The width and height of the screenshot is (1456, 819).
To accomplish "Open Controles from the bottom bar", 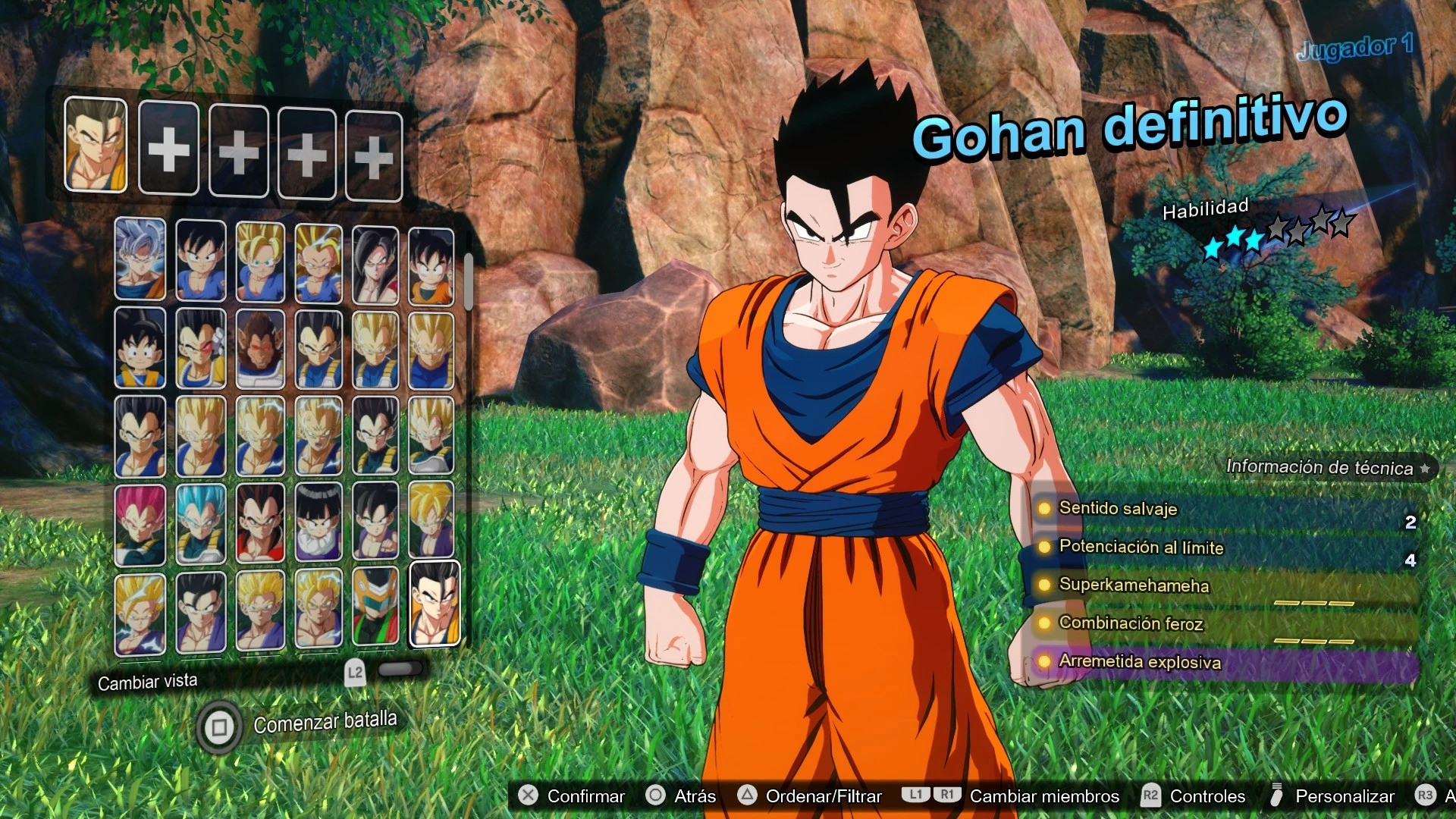I will tap(1207, 796).
